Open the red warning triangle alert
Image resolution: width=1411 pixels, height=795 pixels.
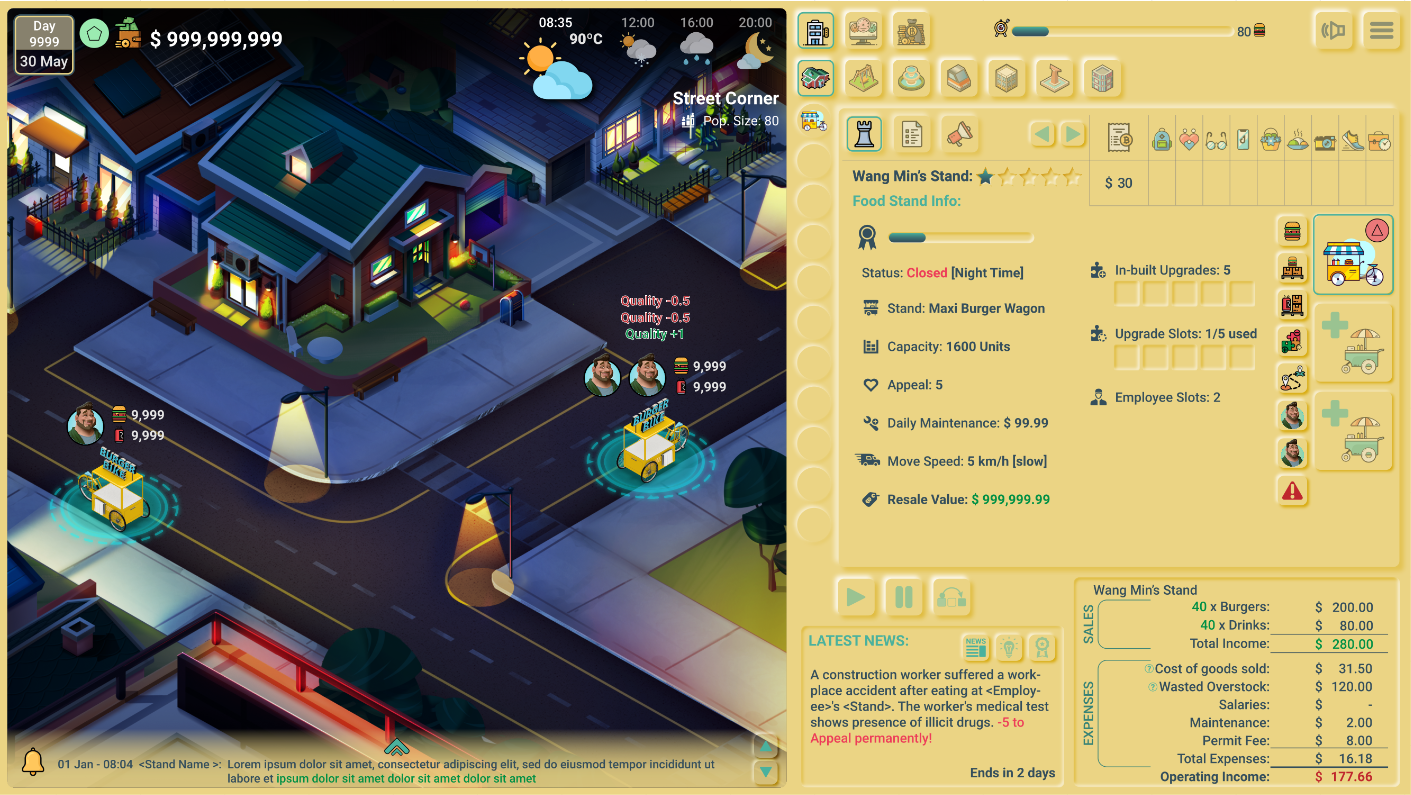click(x=1293, y=491)
